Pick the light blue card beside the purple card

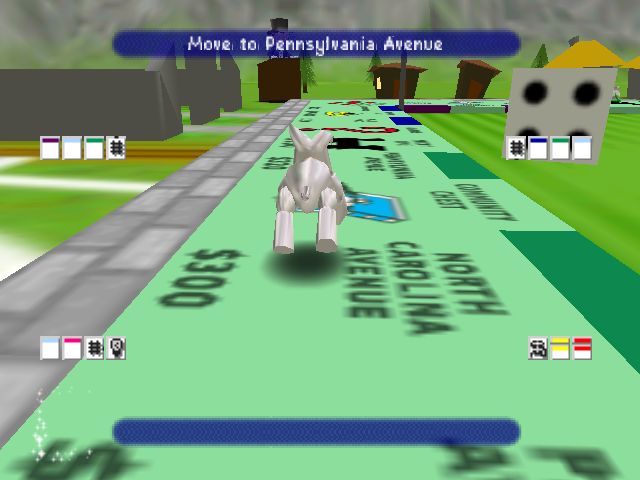(72, 148)
